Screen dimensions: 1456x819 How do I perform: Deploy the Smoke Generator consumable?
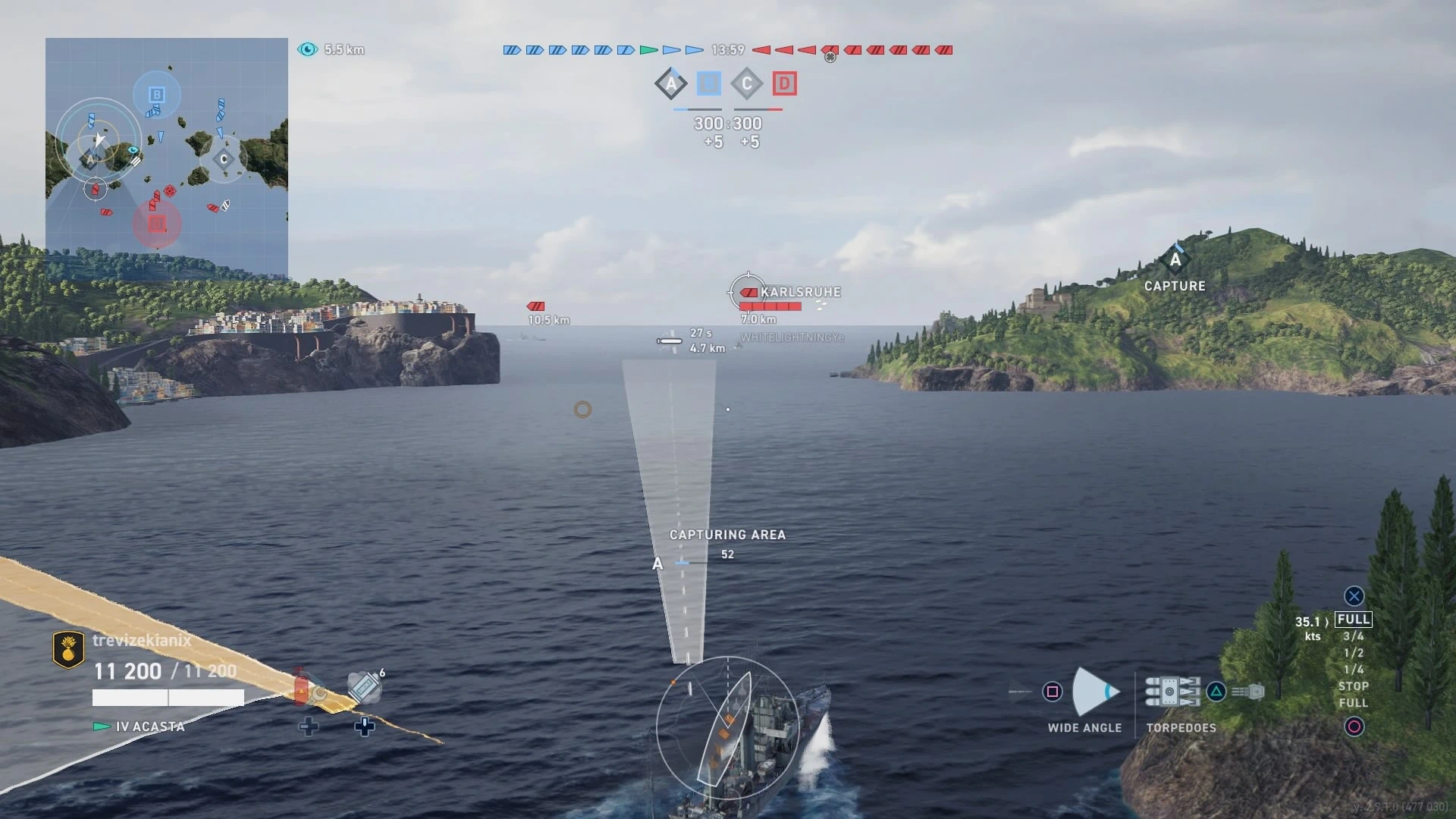point(365,687)
